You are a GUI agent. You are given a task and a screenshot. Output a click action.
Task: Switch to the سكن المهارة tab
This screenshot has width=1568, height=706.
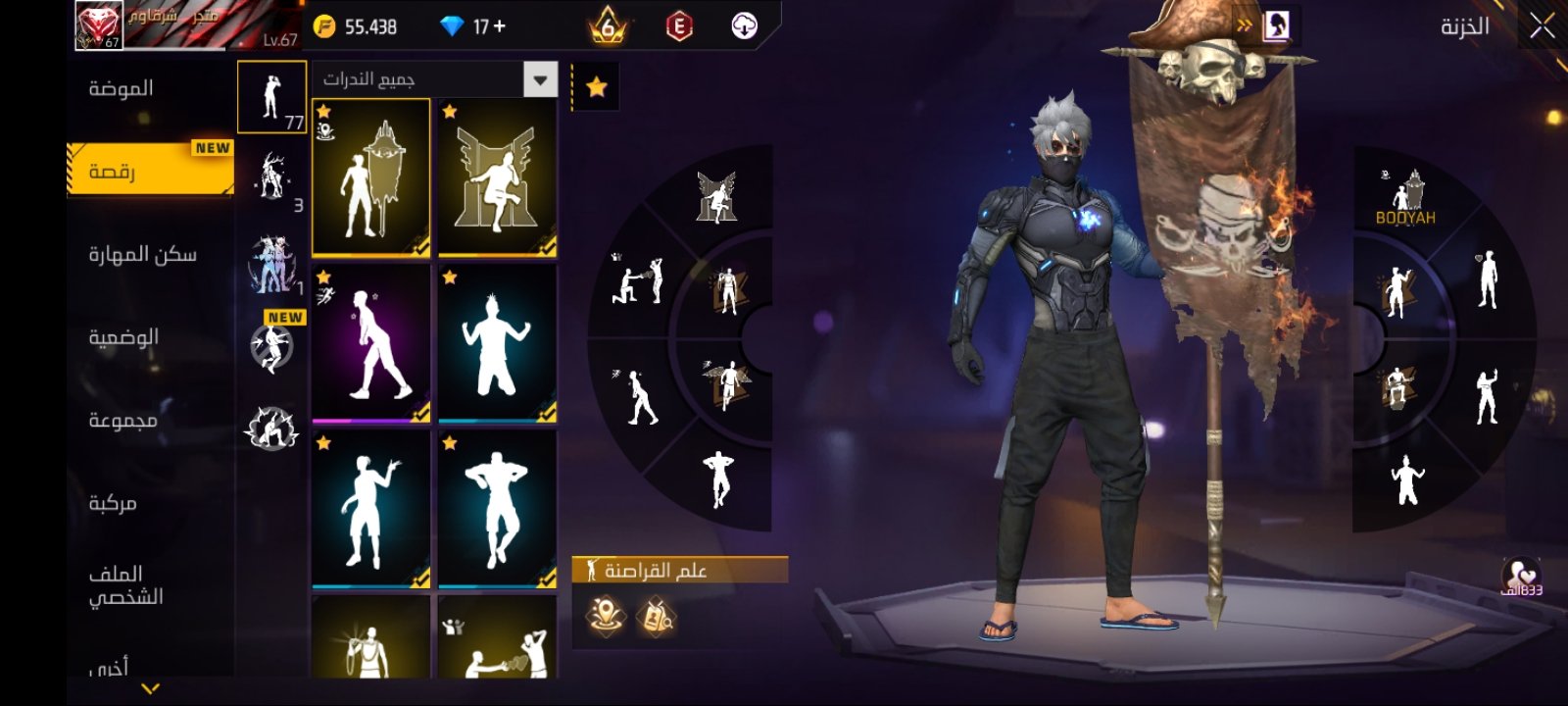(x=143, y=255)
